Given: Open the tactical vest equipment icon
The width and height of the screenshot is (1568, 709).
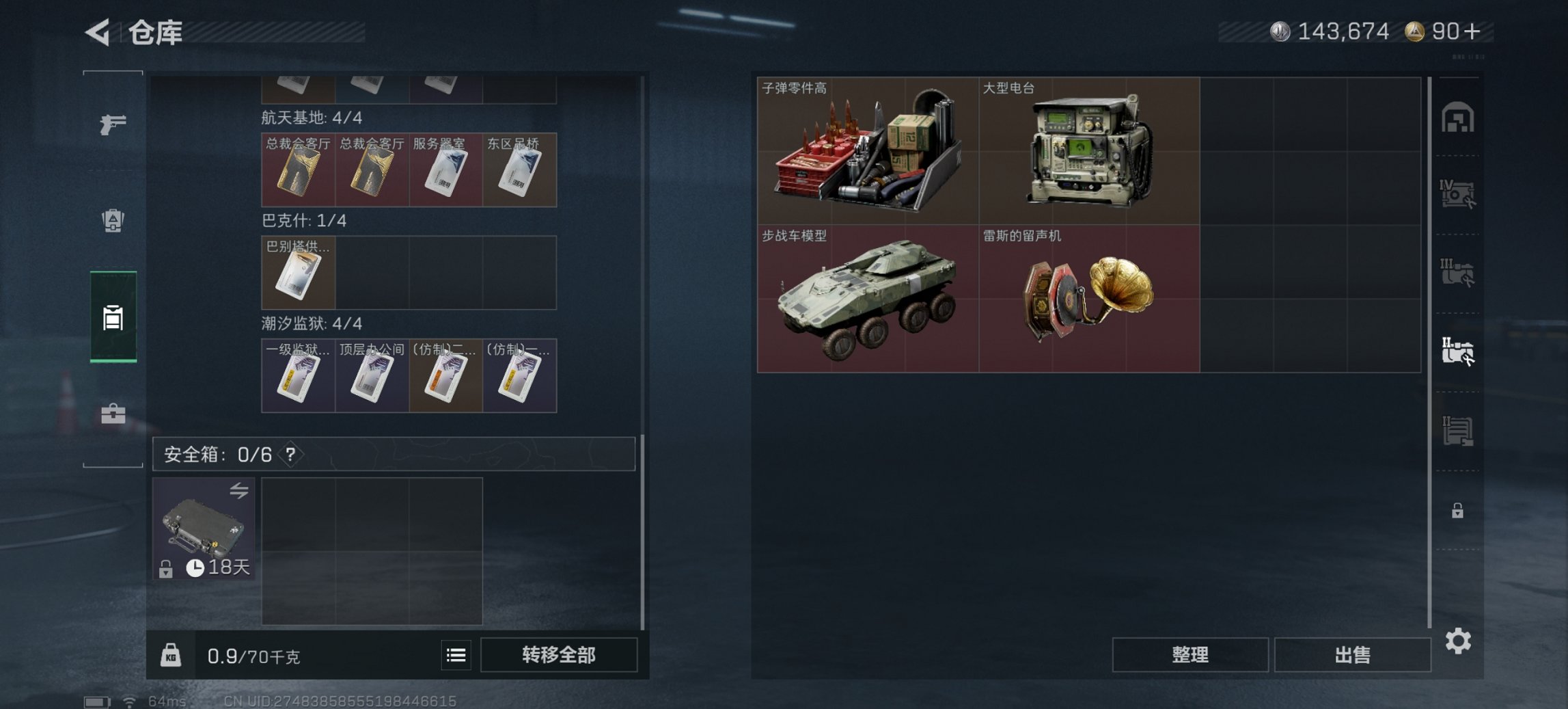Looking at the screenshot, I should (x=113, y=220).
